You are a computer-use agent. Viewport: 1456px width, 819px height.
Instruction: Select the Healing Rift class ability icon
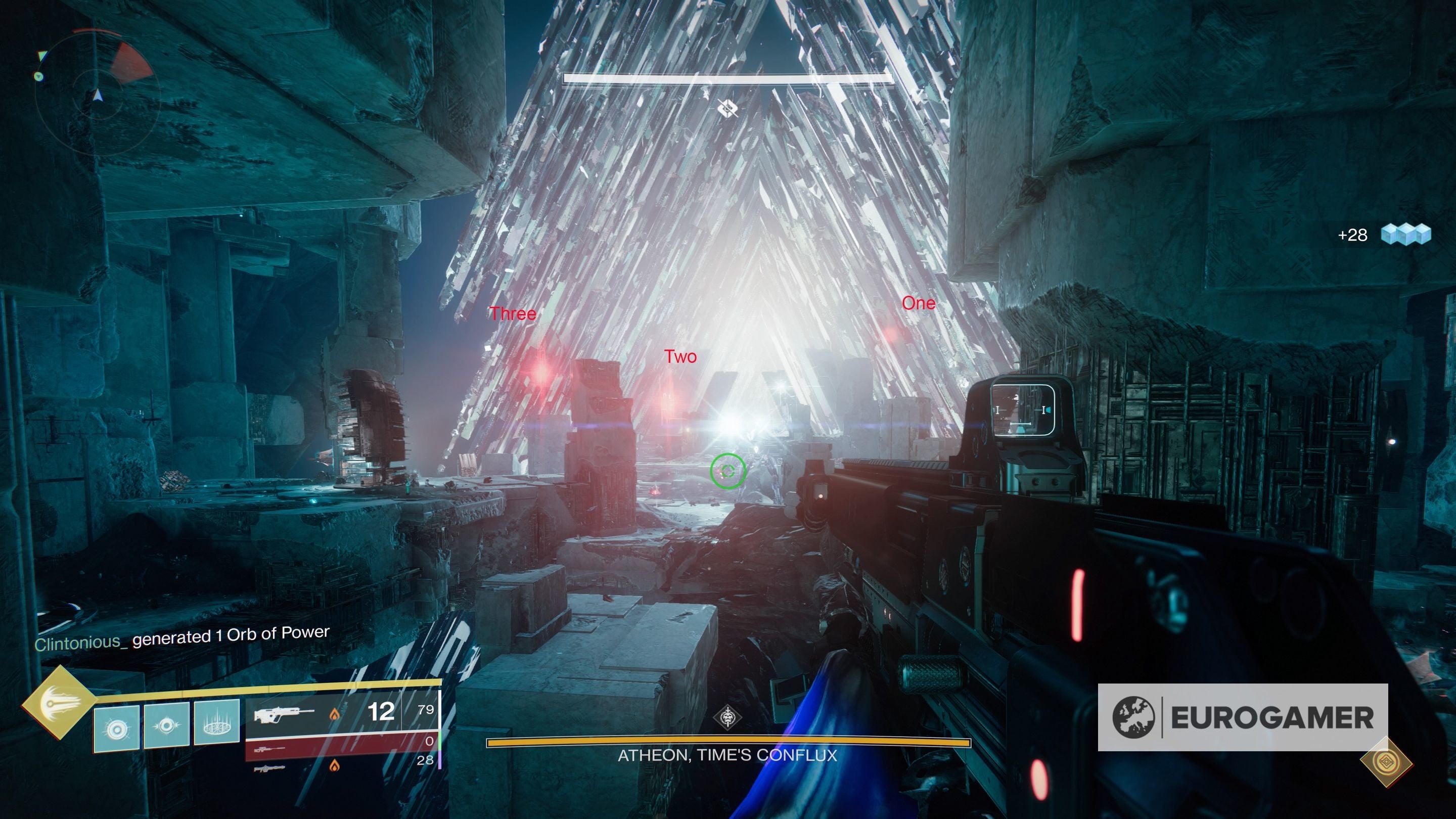pos(218,724)
